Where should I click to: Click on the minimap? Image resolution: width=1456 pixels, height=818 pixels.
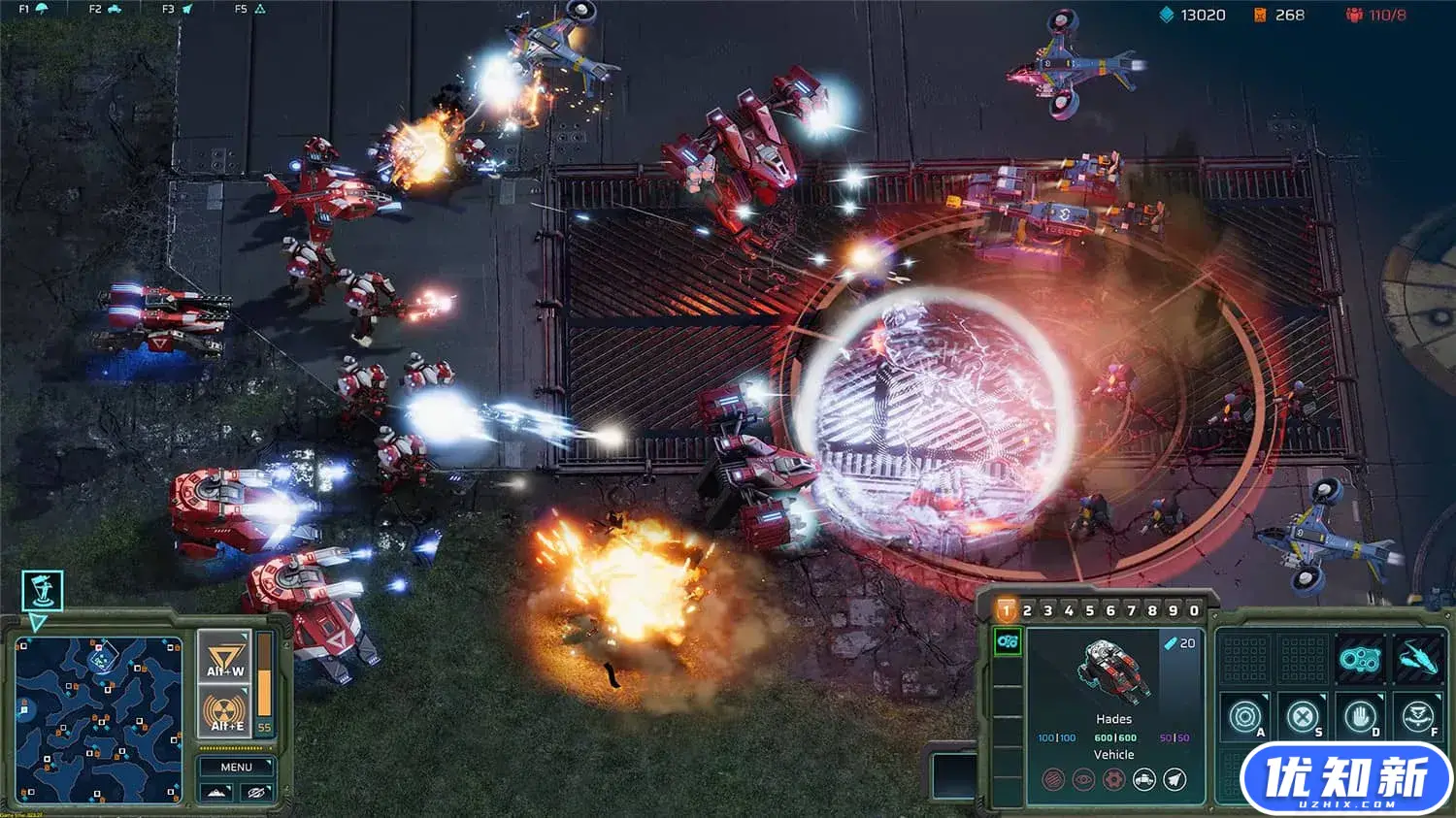point(98,719)
